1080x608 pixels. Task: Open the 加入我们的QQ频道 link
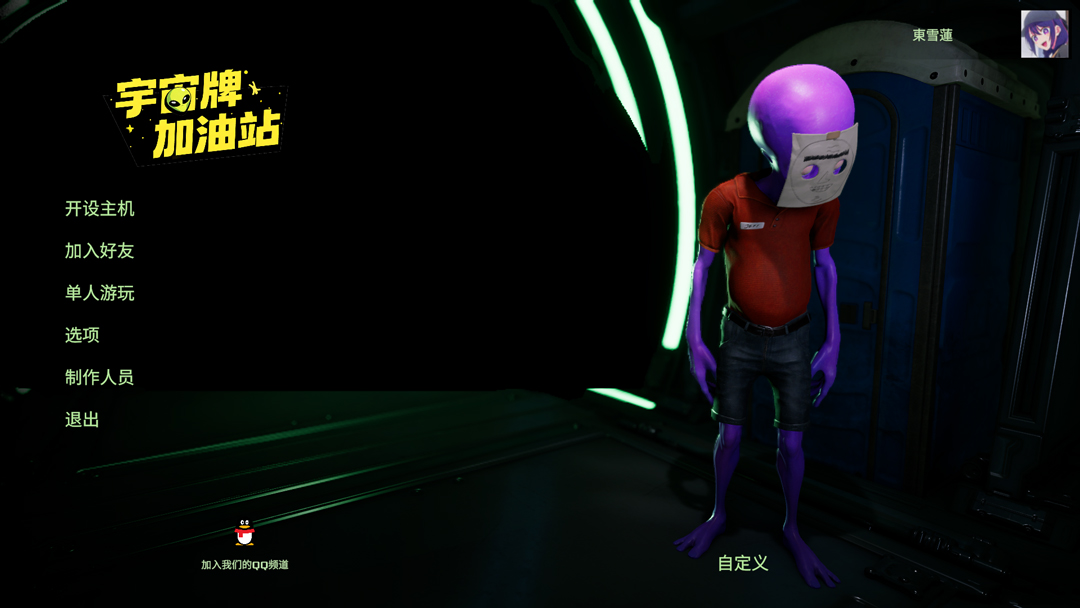click(x=245, y=565)
